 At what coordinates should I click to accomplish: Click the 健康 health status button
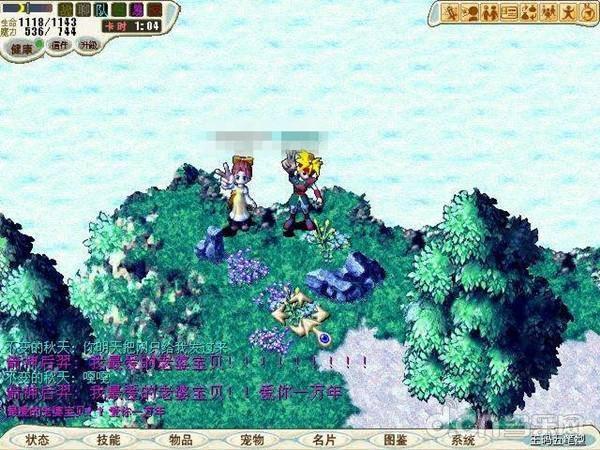tap(24, 46)
